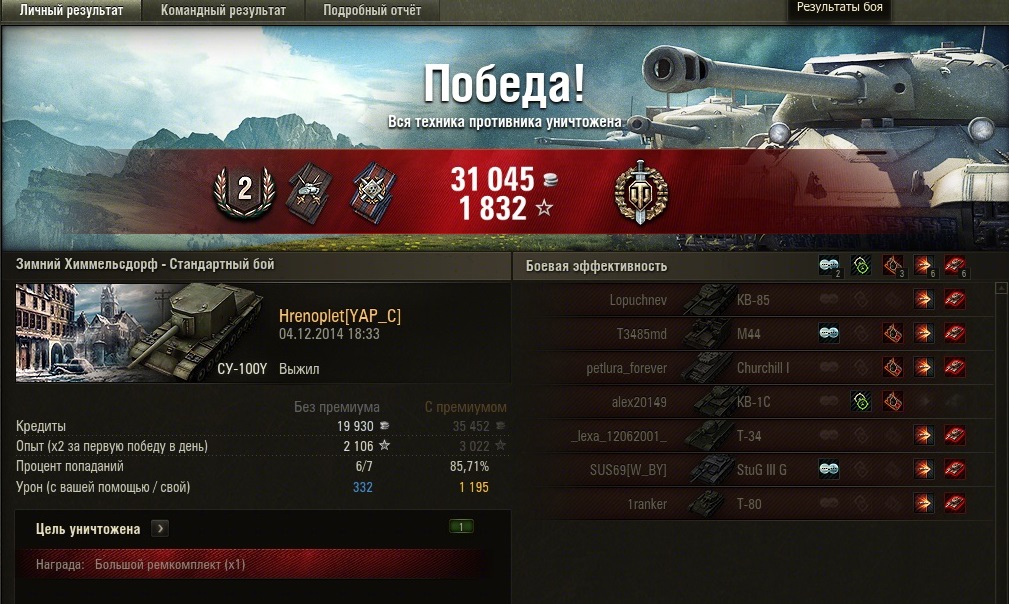Click the number 2 rank badge medal
Viewport: 1009px width, 604px height.
[243, 190]
